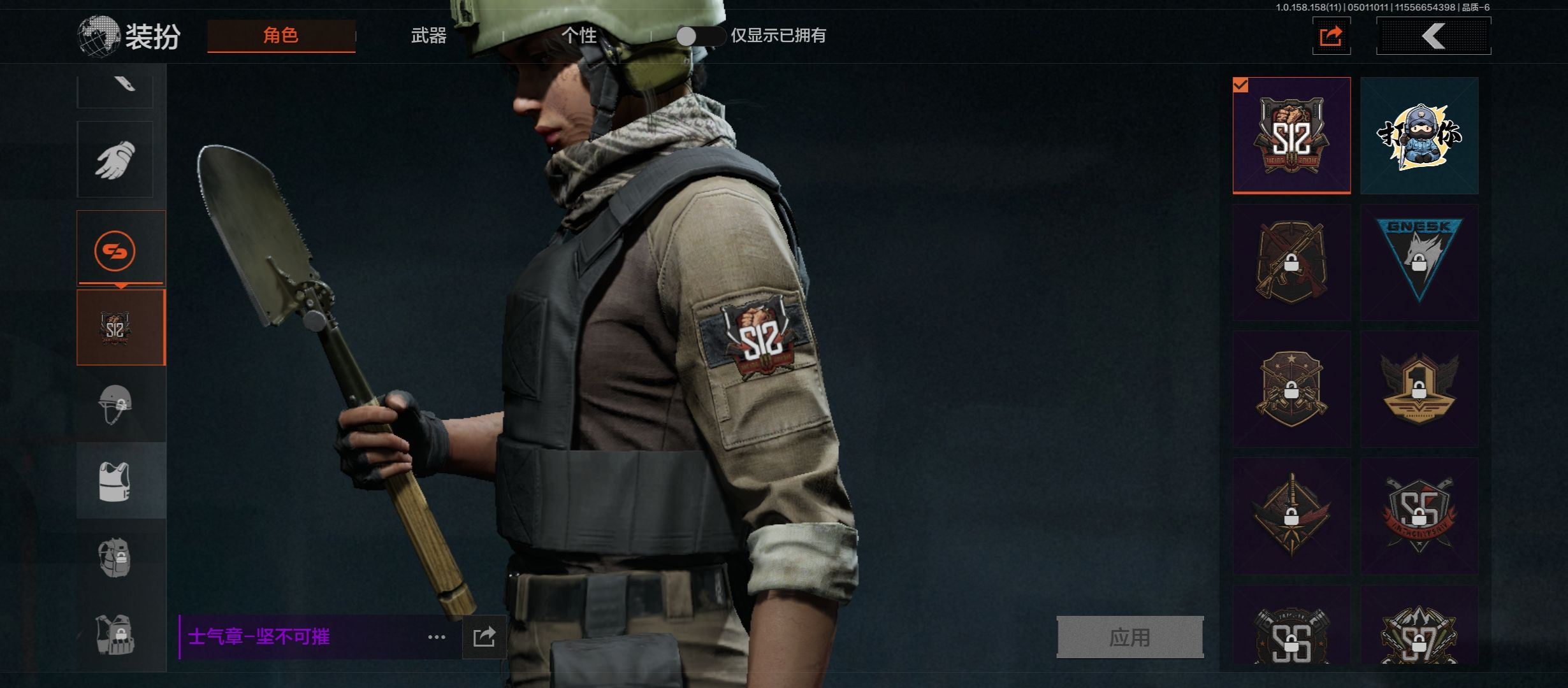Viewport: 1568px width, 688px height.
Task: Select the locked GNESK wolf badge
Action: click(x=1419, y=262)
